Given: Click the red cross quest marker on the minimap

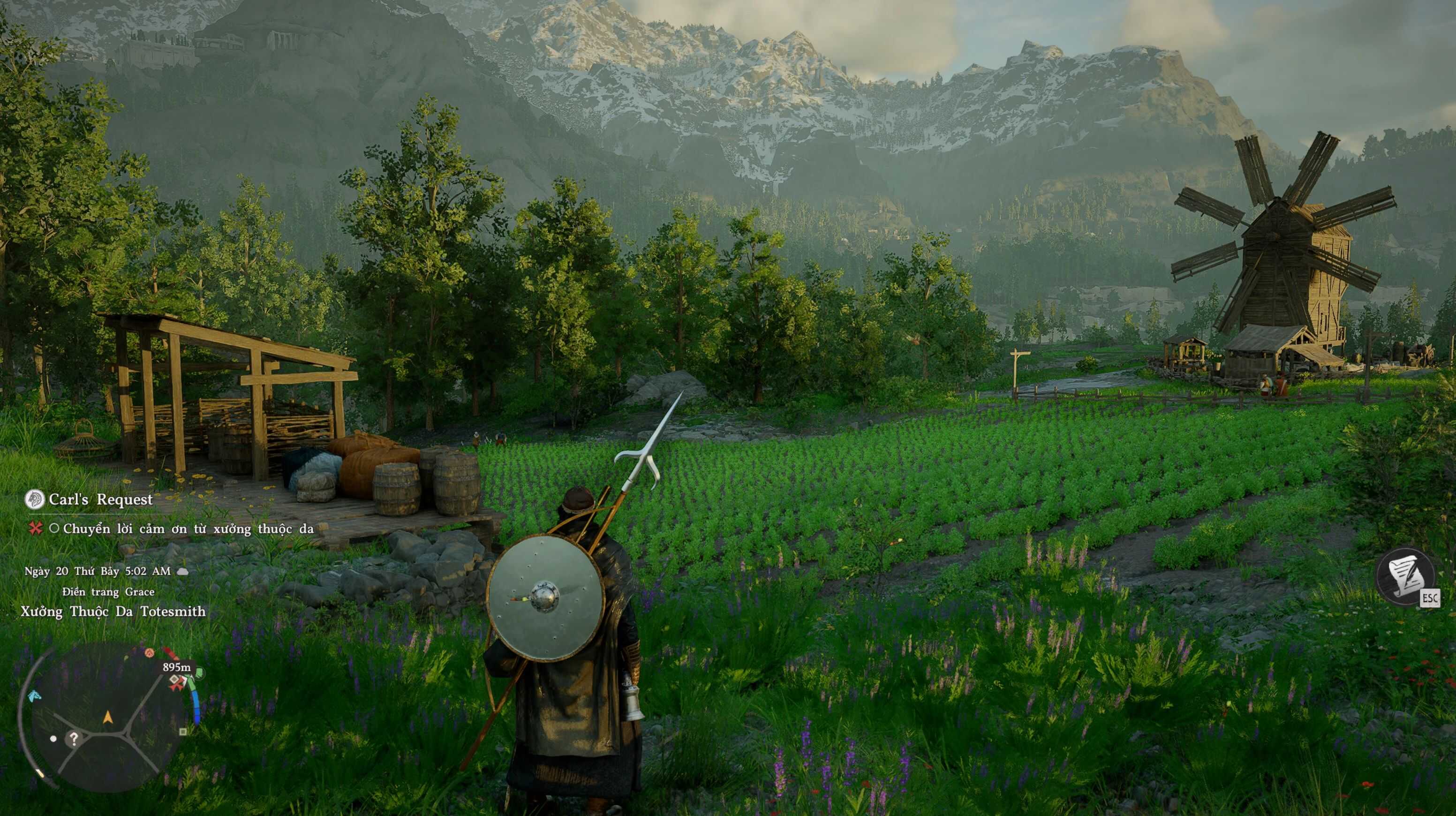Looking at the screenshot, I should pyautogui.click(x=177, y=683).
